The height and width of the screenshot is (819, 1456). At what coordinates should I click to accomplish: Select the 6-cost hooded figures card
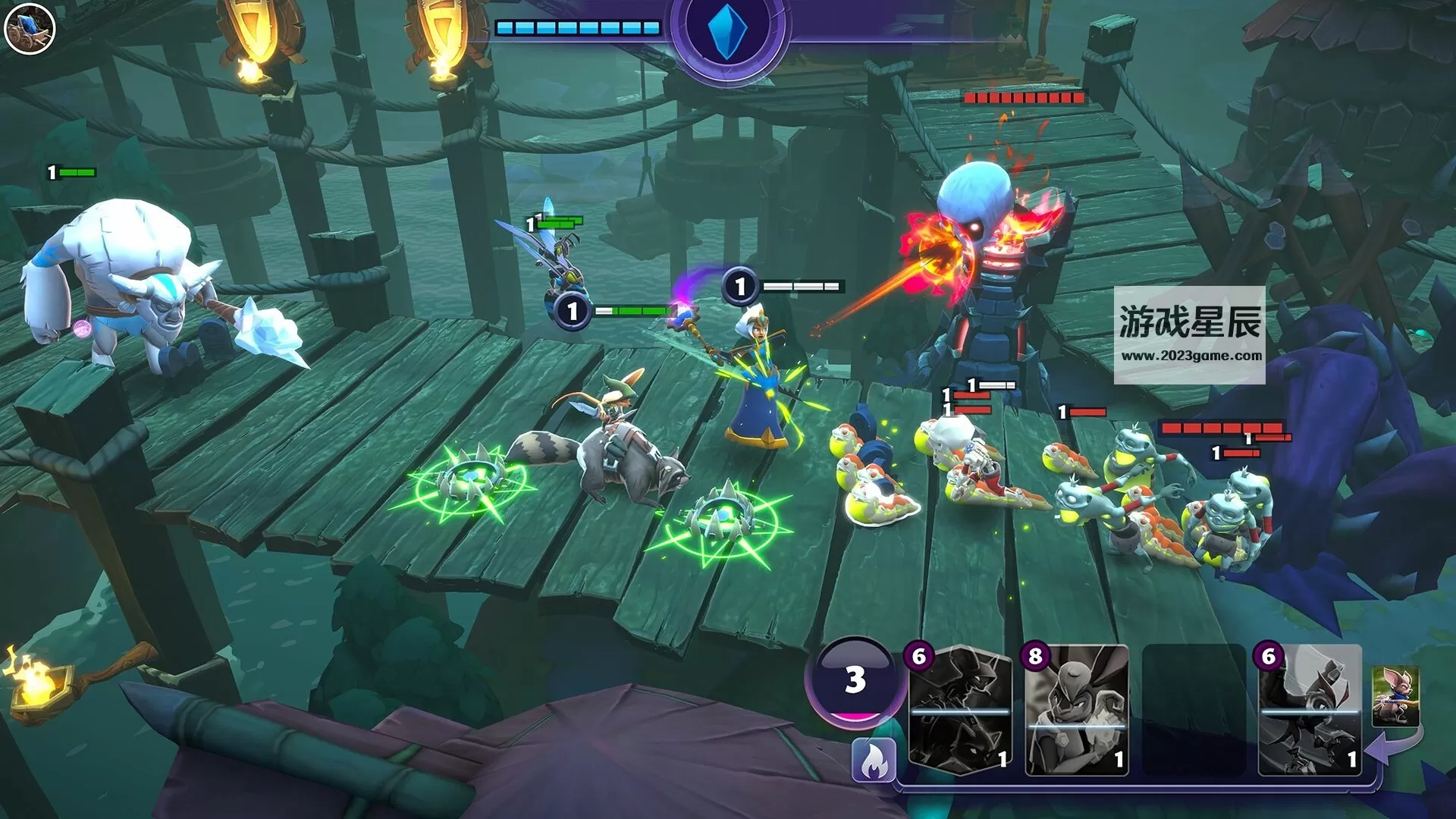(960, 711)
